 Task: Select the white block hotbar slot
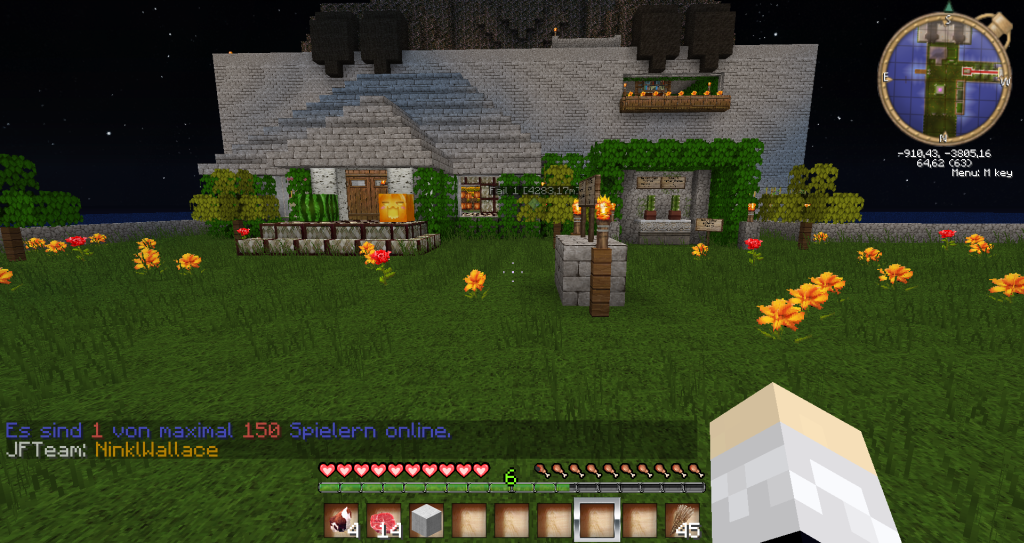[x=427, y=520]
